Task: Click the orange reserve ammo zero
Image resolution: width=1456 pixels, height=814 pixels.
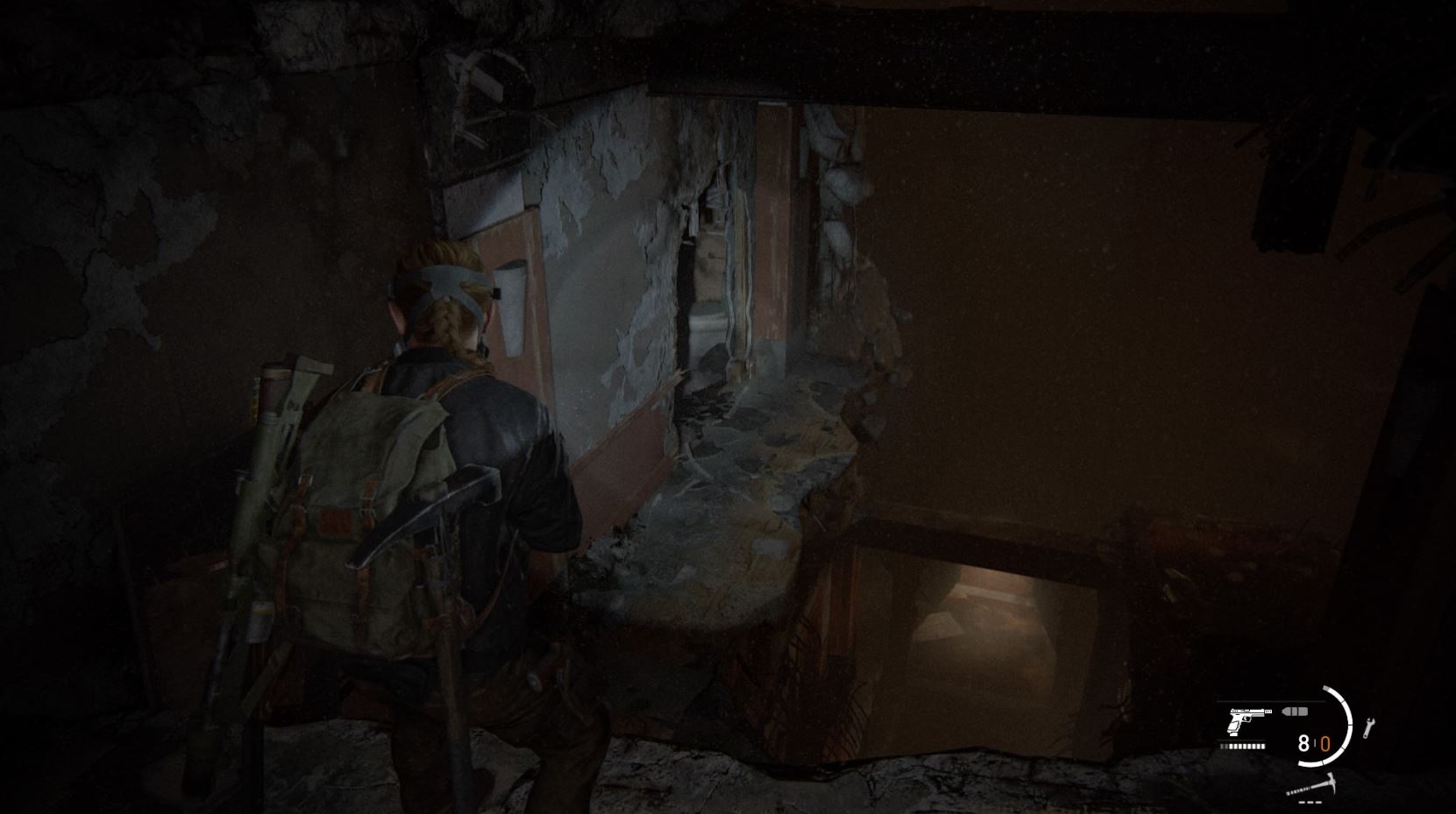Action: (1327, 743)
